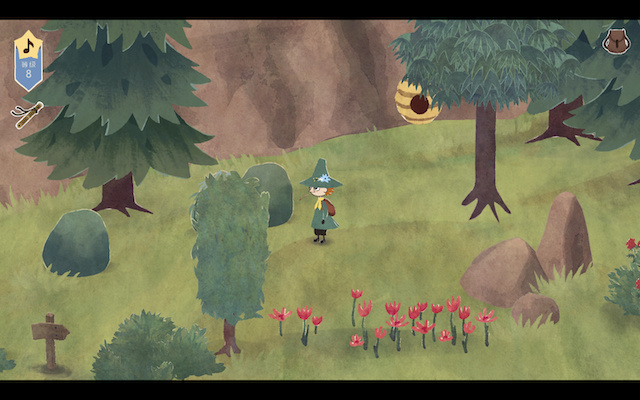The width and height of the screenshot is (640, 400).
Task: Select the flute instrument icon
Action: pos(27,114)
